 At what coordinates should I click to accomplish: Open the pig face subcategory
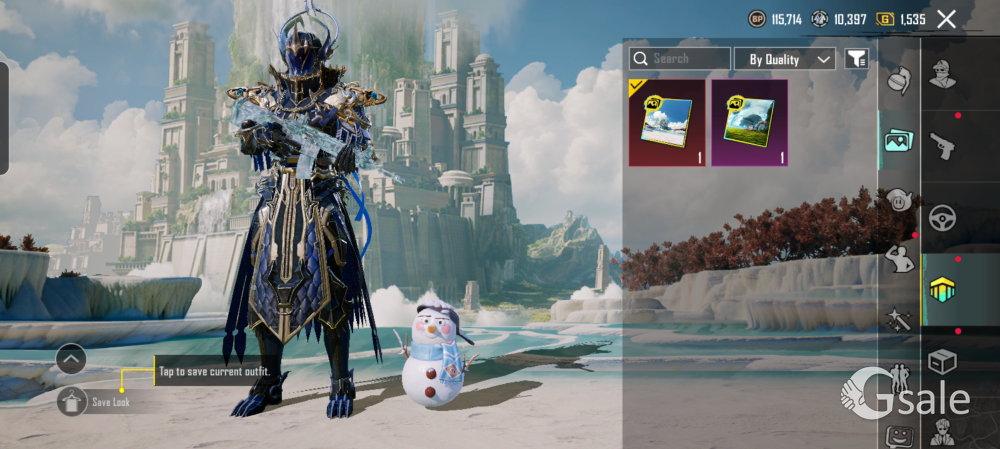[898, 200]
